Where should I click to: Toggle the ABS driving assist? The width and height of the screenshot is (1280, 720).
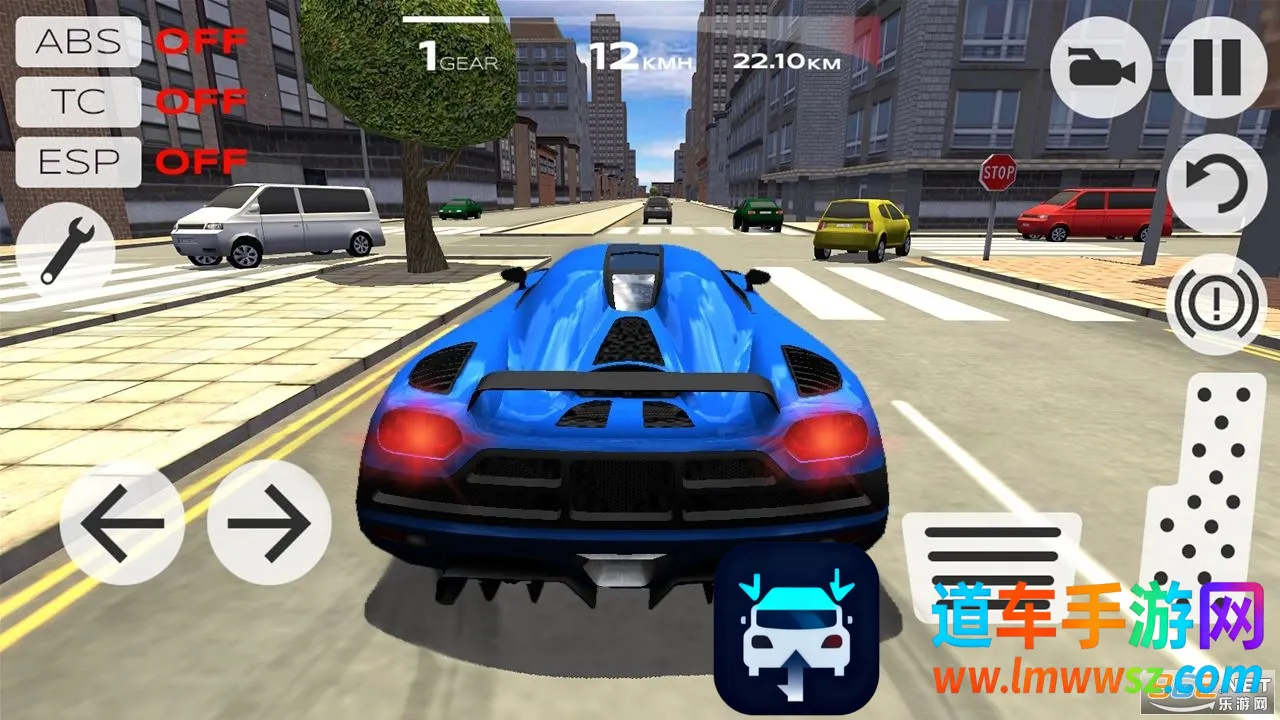pos(79,42)
